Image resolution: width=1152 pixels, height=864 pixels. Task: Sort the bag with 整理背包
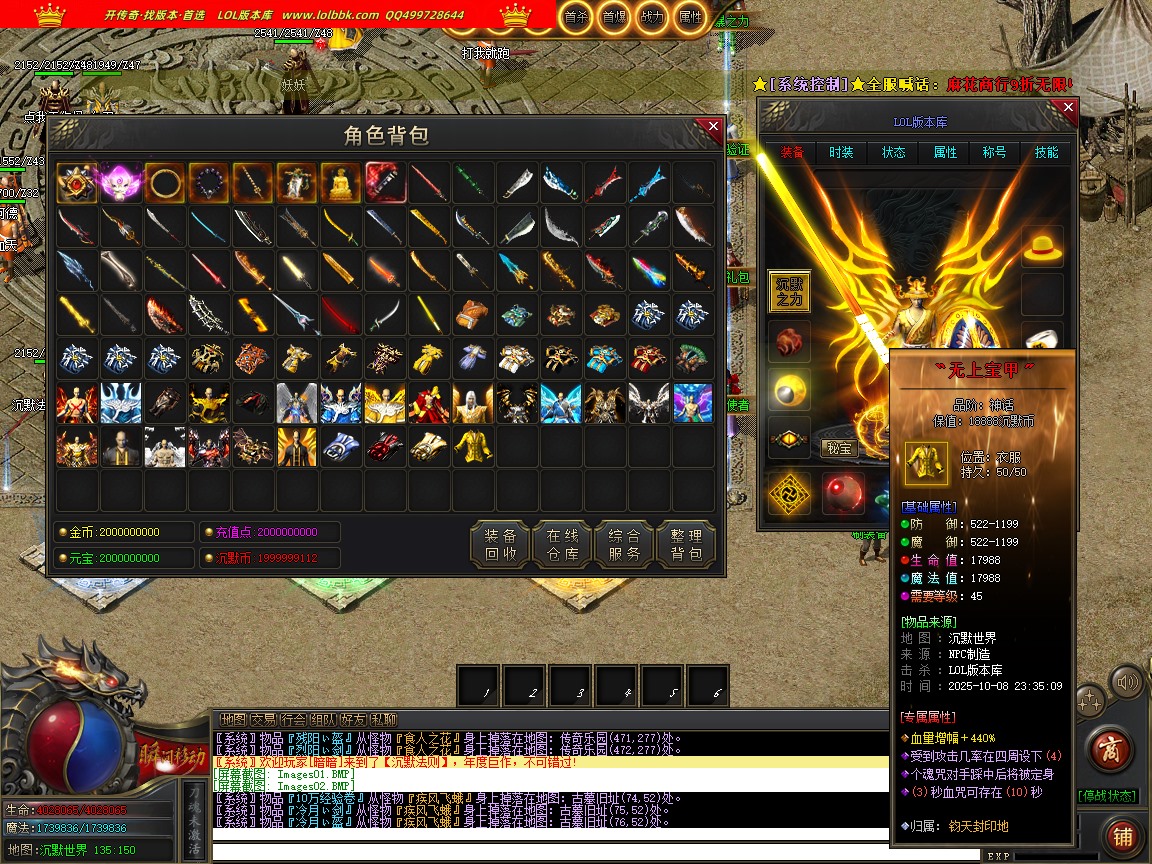(686, 543)
